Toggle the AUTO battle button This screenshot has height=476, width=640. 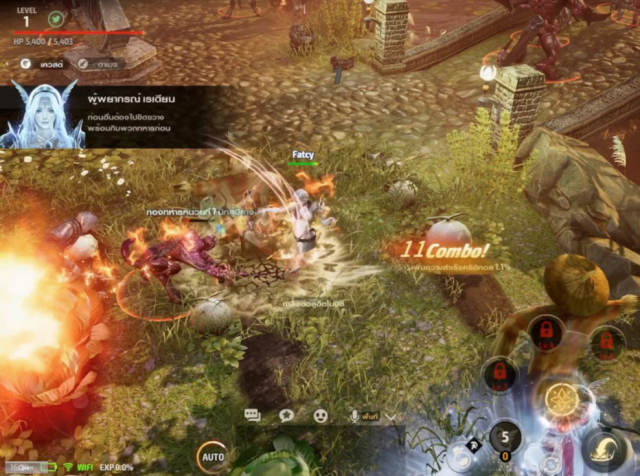pos(212,457)
